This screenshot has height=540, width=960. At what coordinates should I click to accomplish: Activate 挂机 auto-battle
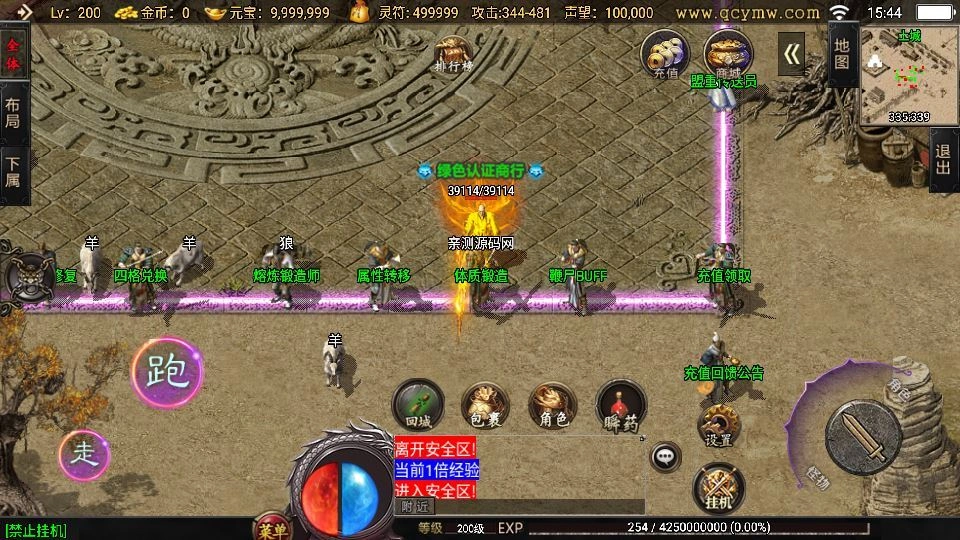718,488
